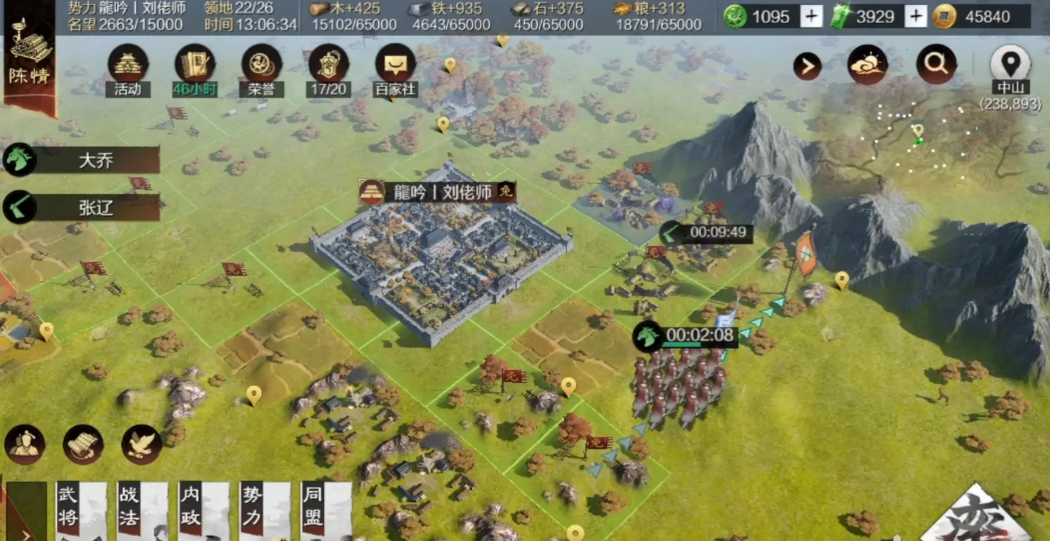Screen dimensions: 1050x541
Task: Add green tokens with the plus next to 3929
Action: click(x=915, y=16)
